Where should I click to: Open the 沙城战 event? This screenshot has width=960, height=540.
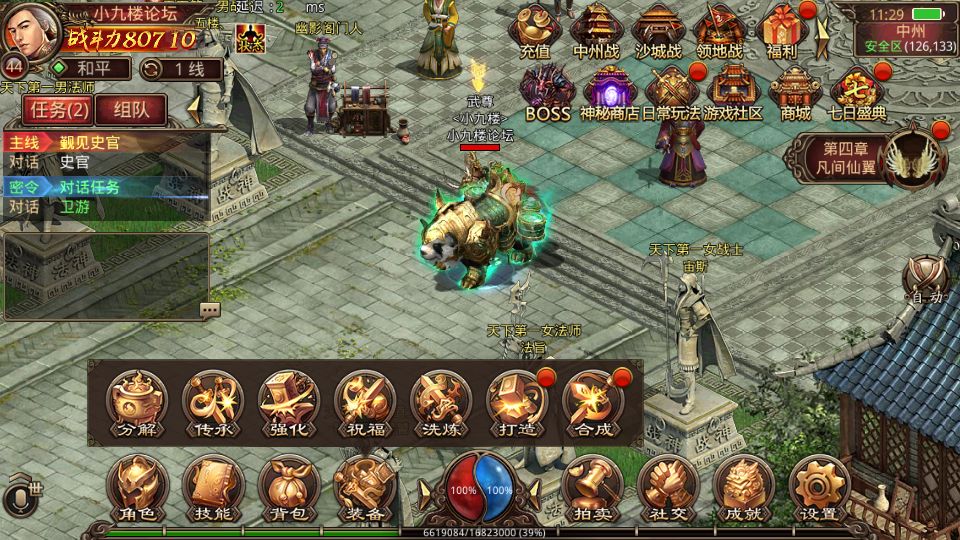(658, 31)
